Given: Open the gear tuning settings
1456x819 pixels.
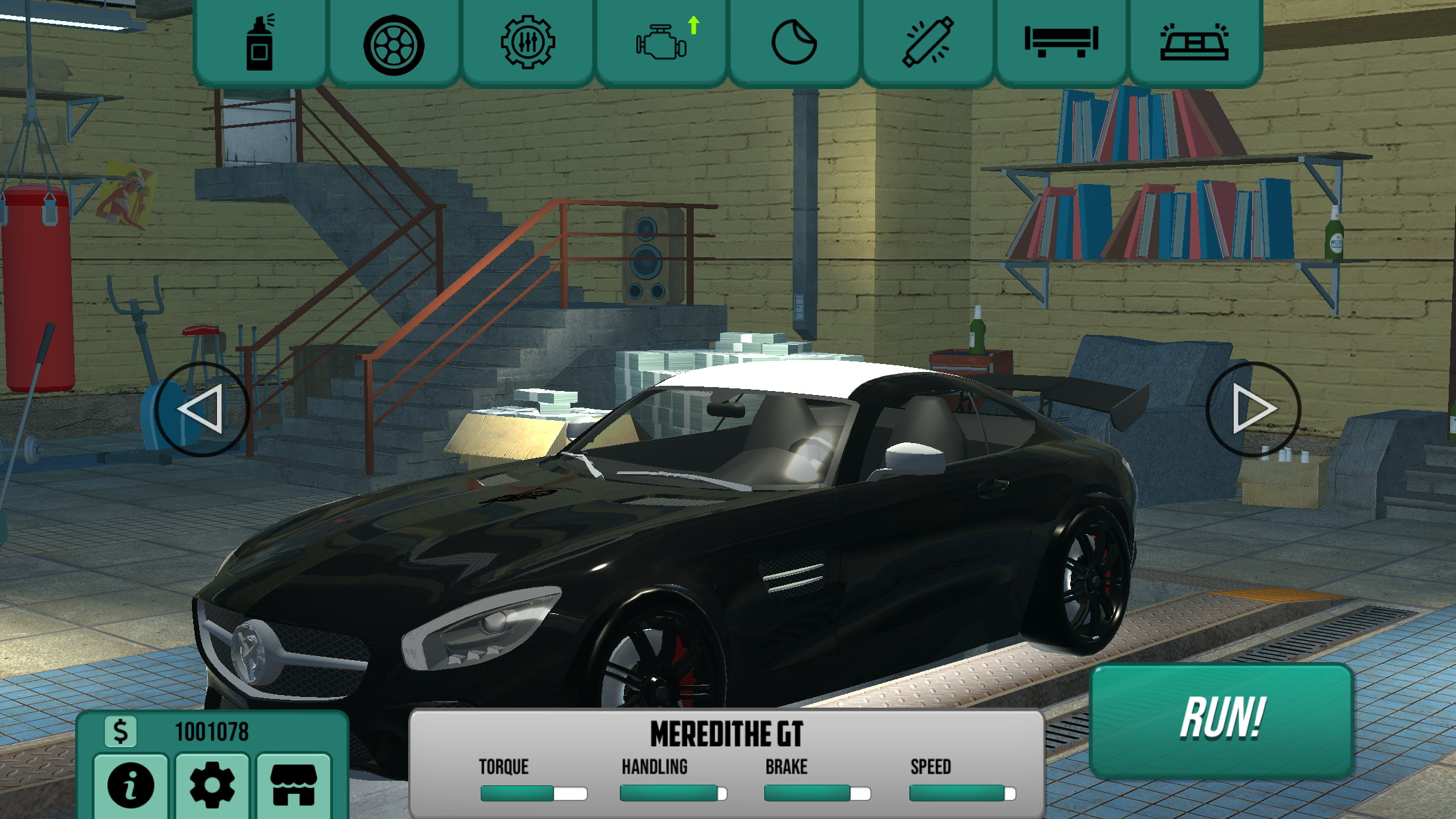Looking at the screenshot, I should [x=528, y=44].
